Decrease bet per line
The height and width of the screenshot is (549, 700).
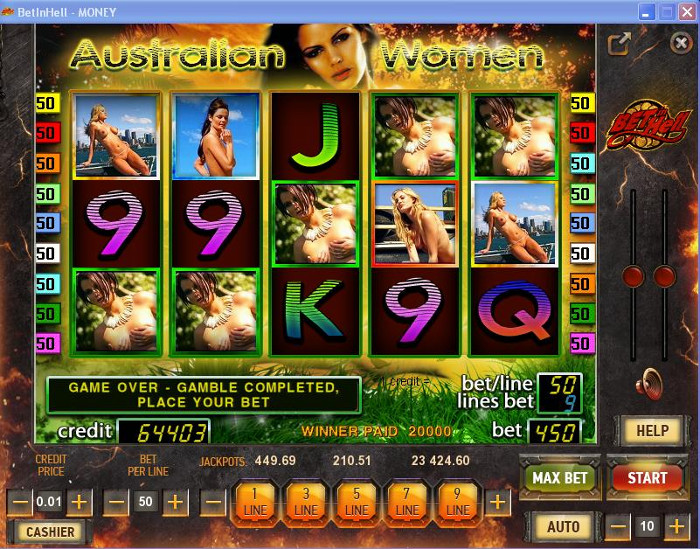116,501
